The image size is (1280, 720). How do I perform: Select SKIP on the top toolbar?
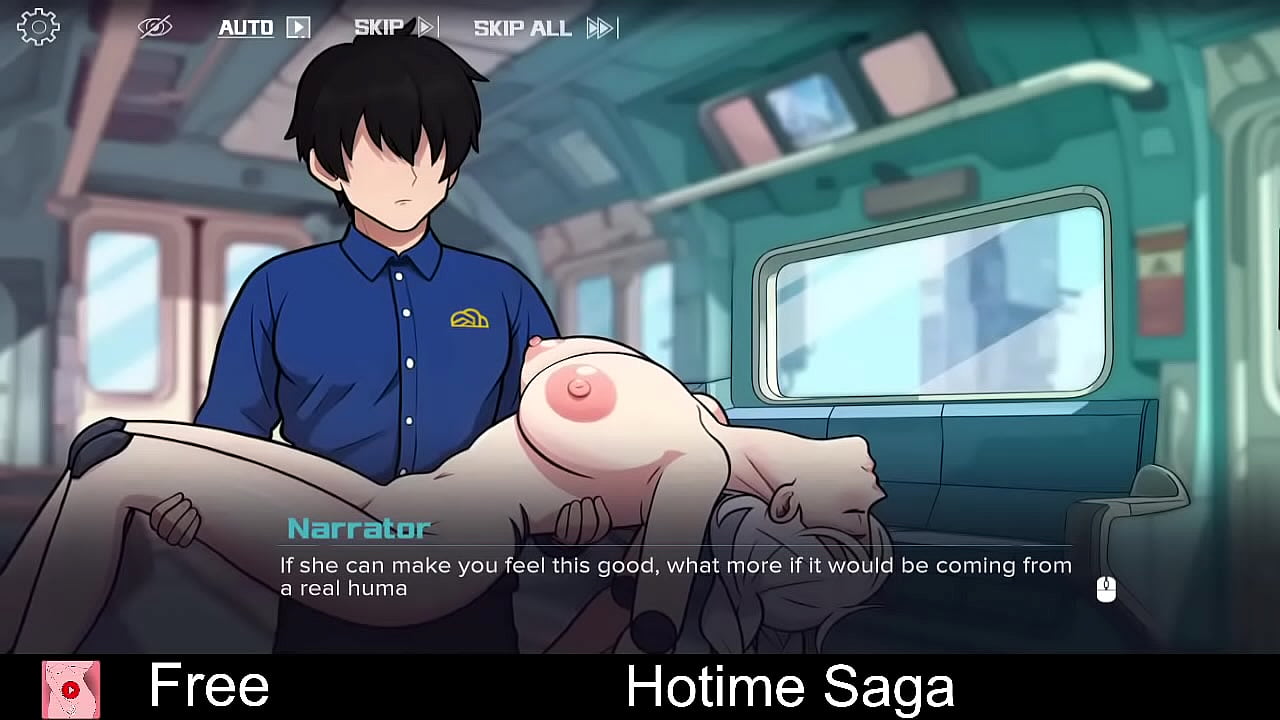tap(380, 28)
